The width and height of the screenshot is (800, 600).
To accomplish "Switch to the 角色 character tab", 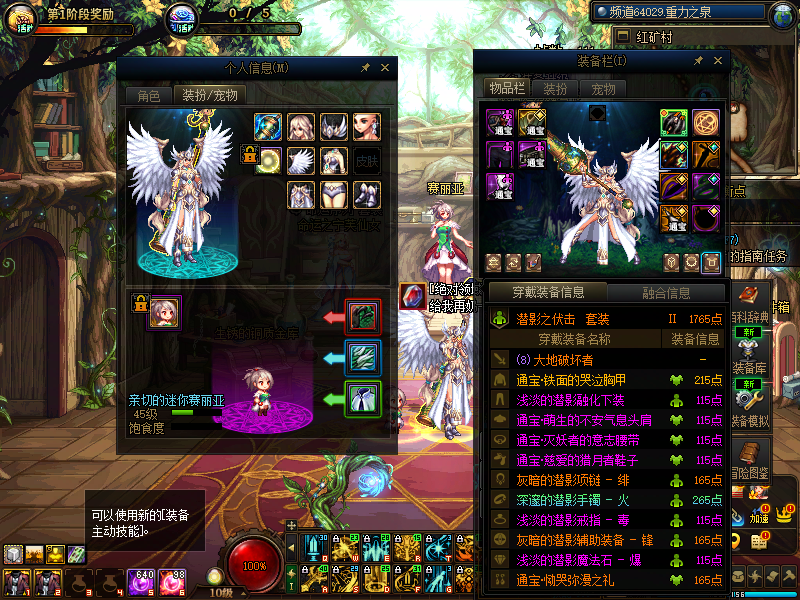I will [x=148, y=96].
